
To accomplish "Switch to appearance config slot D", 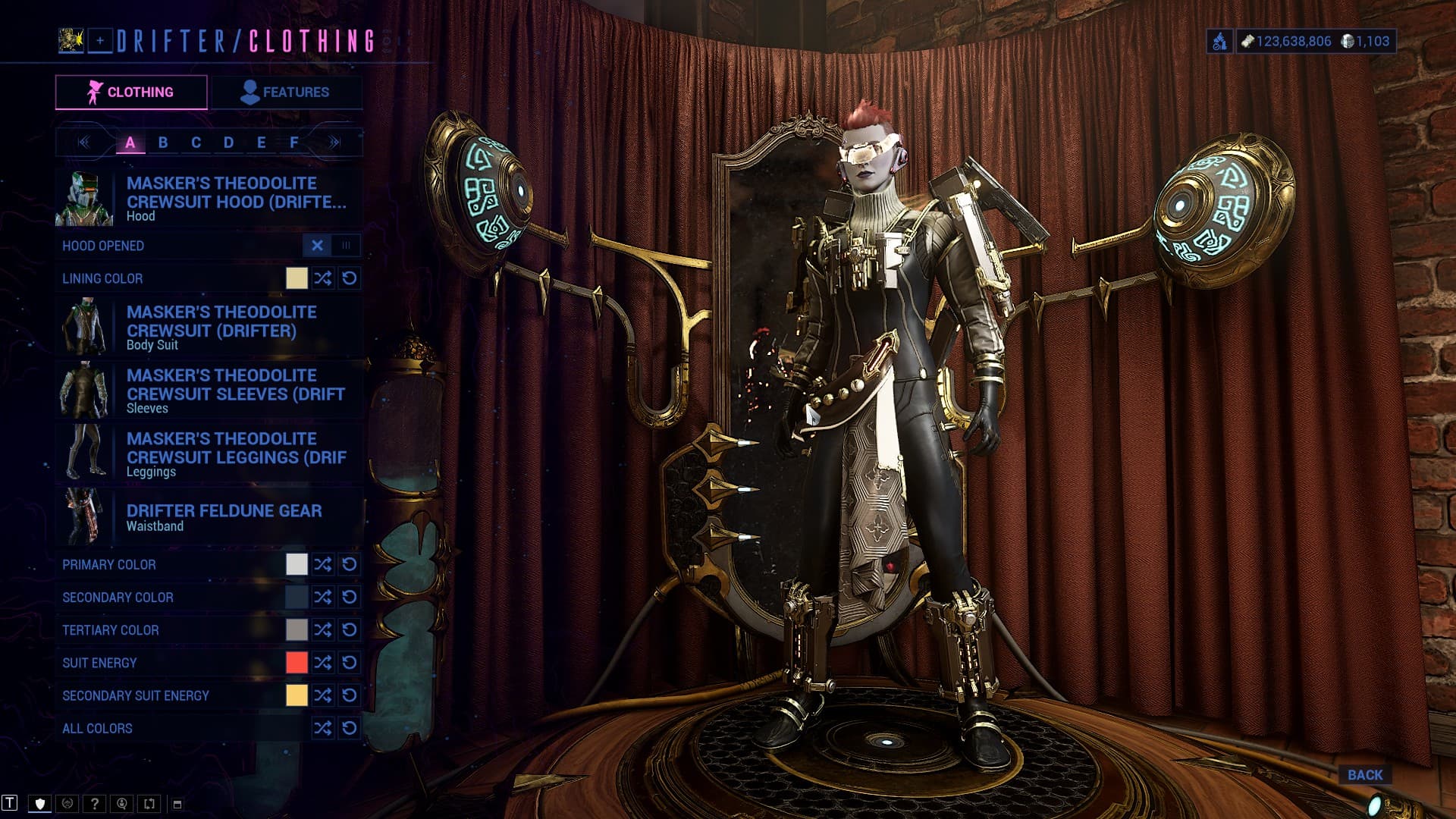I will coord(228,143).
